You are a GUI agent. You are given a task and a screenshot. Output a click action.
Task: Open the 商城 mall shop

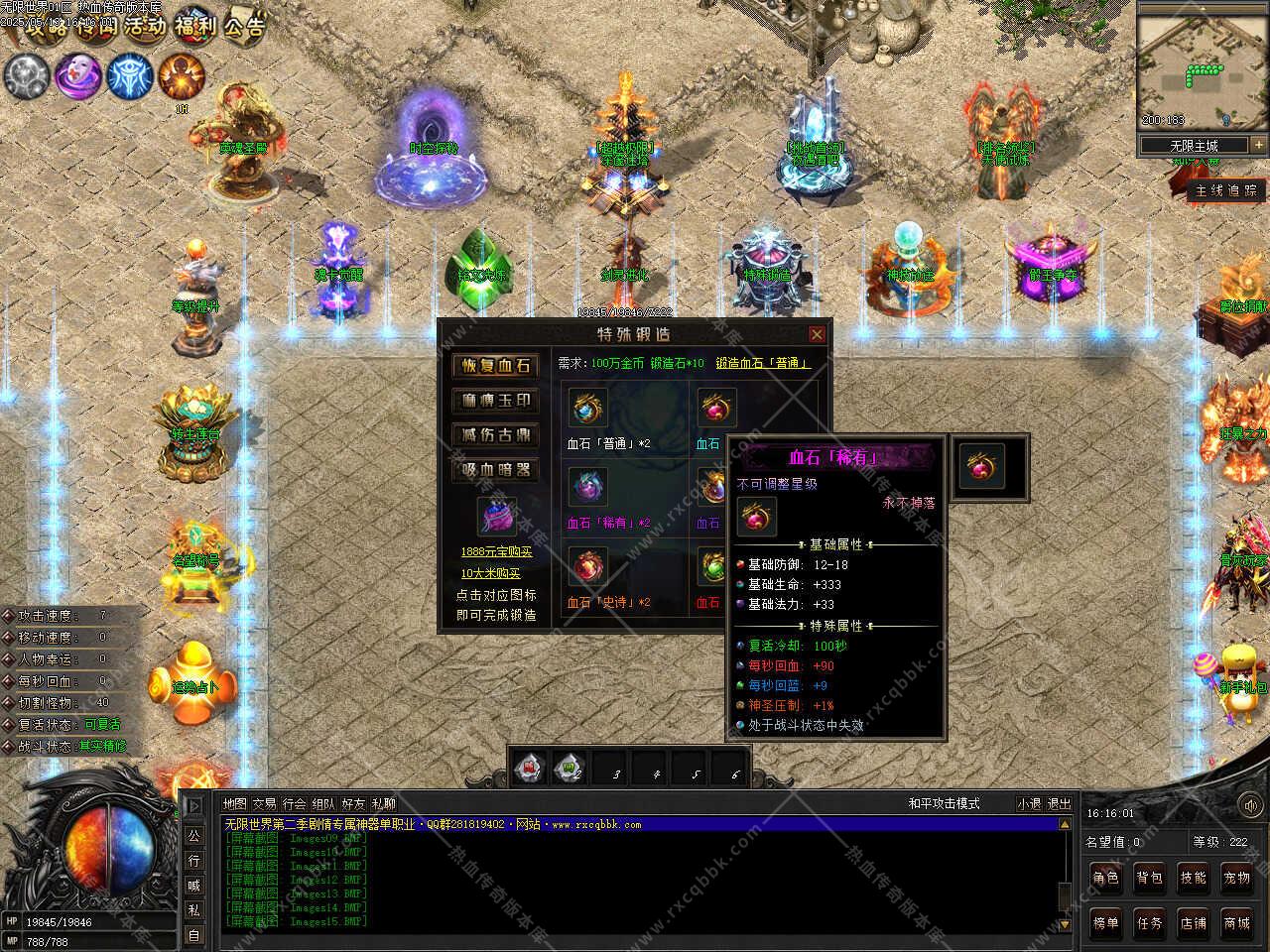pos(1236,923)
